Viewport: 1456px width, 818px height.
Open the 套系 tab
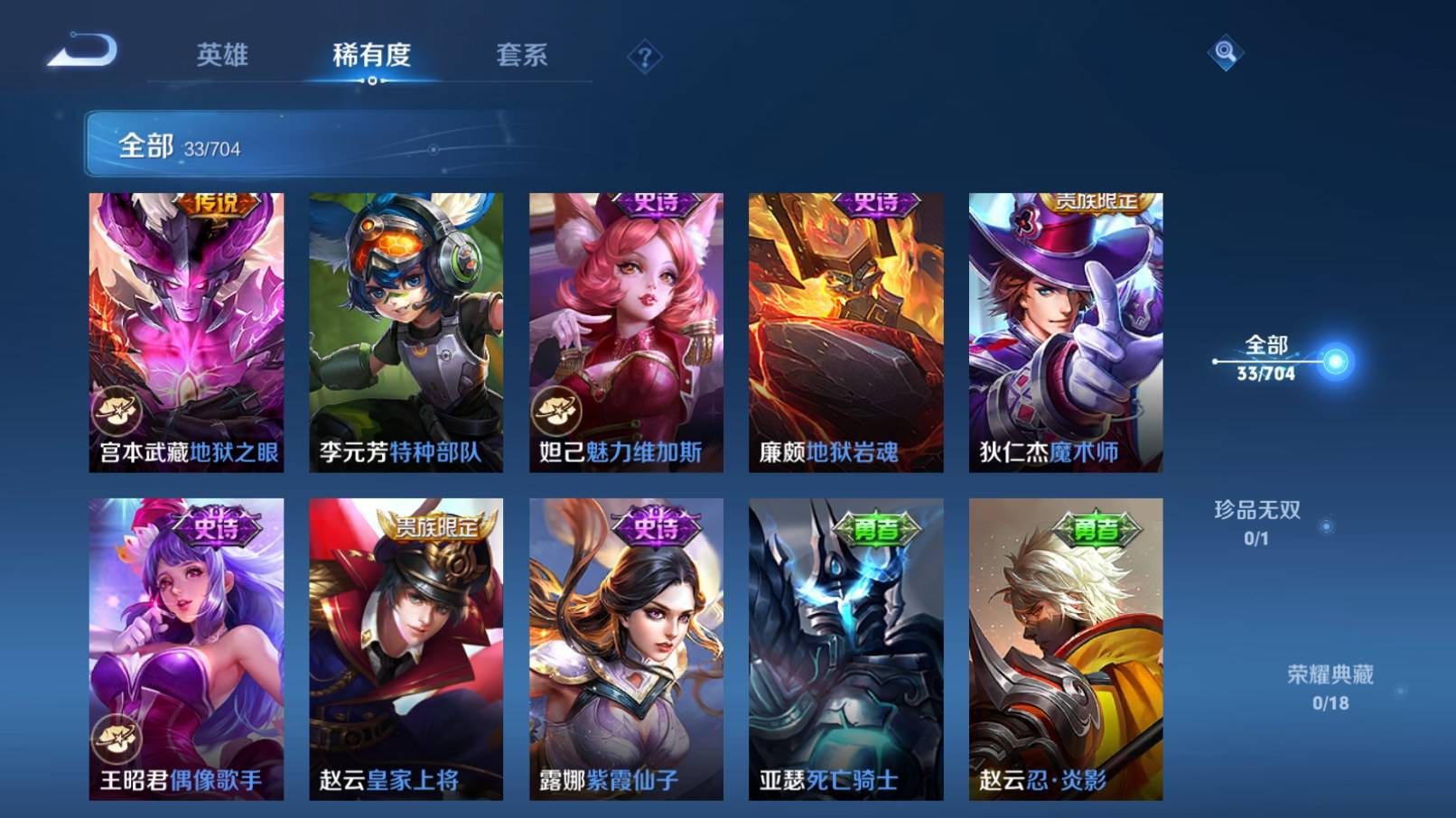[x=521, y=56]
